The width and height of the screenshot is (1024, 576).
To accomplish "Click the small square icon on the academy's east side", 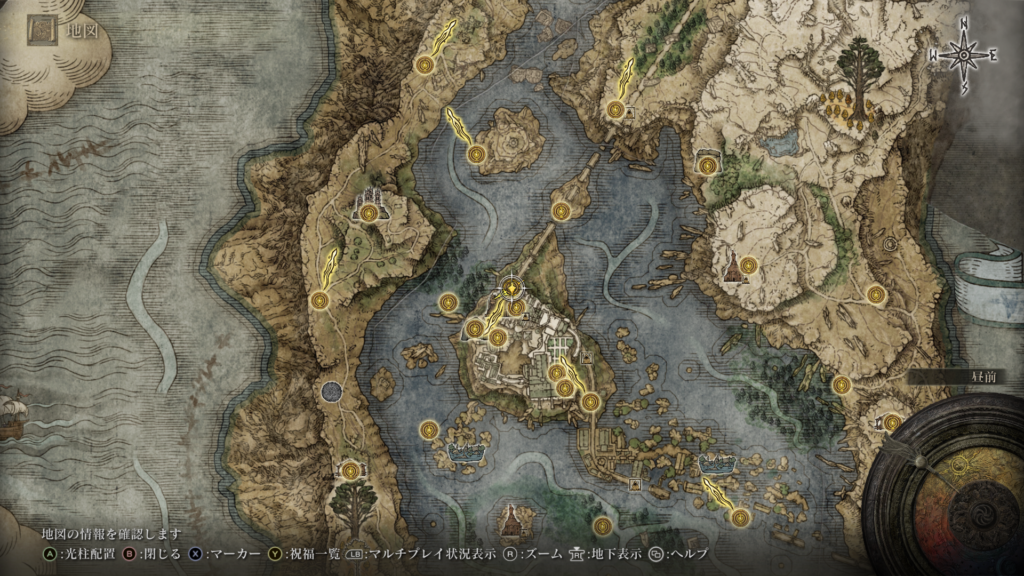I will tap(587, 354).
